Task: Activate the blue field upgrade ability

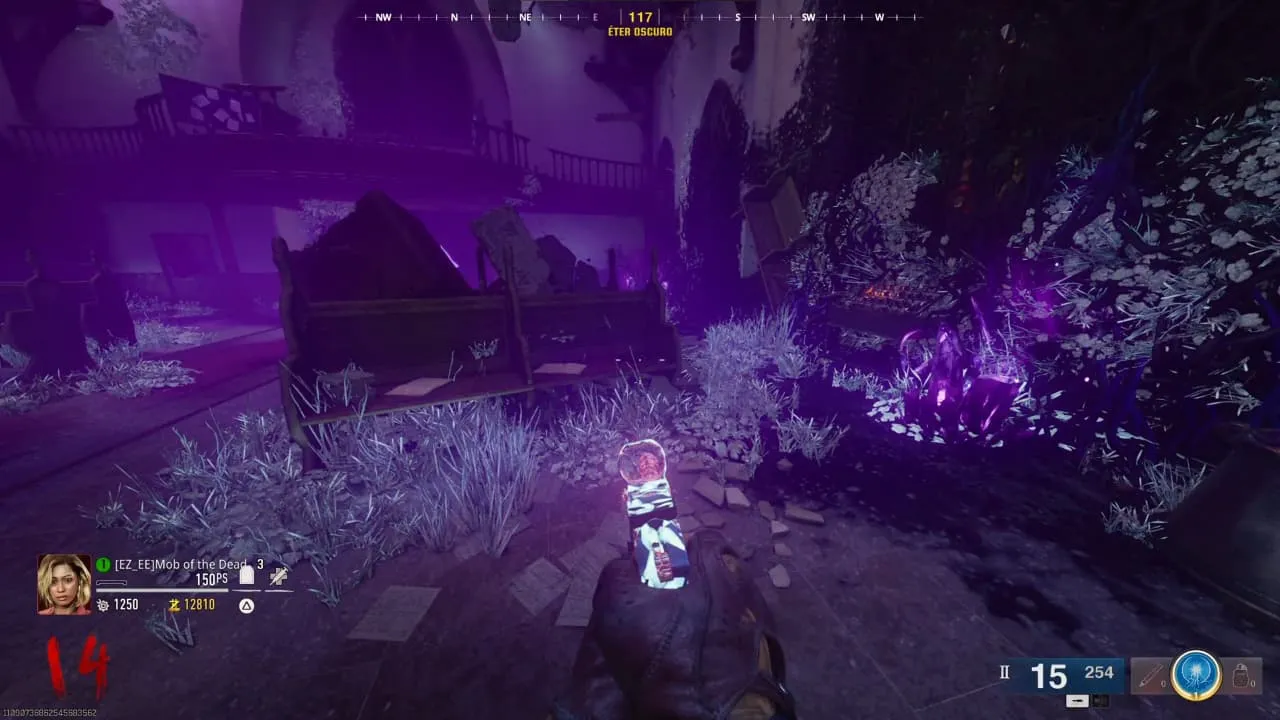Action: pos(1194,675)
